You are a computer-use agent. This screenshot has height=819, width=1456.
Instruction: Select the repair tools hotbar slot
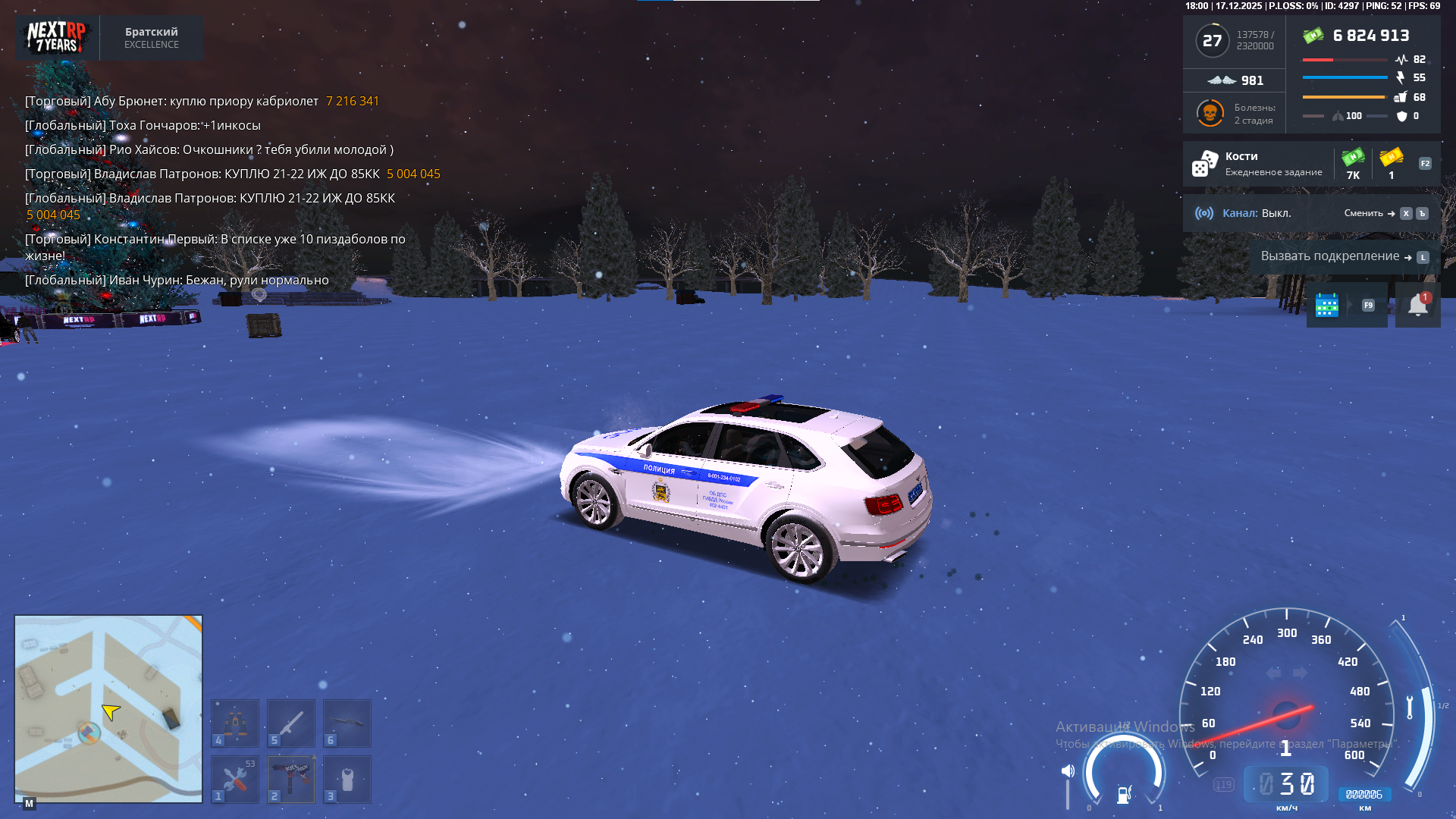(x=235, y=779)
